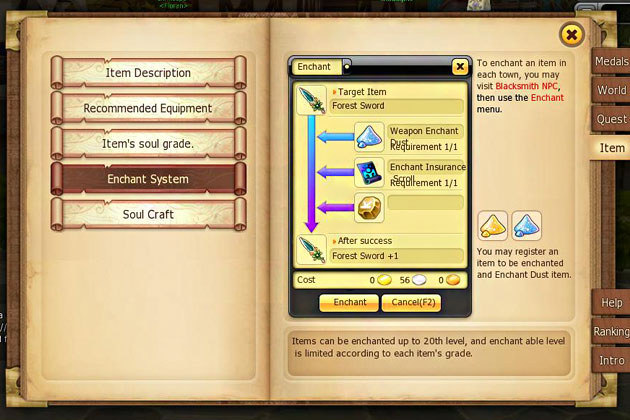Choose the Enchant System entry
Viewport: 630px width, 420px height.
pos(148,179)
